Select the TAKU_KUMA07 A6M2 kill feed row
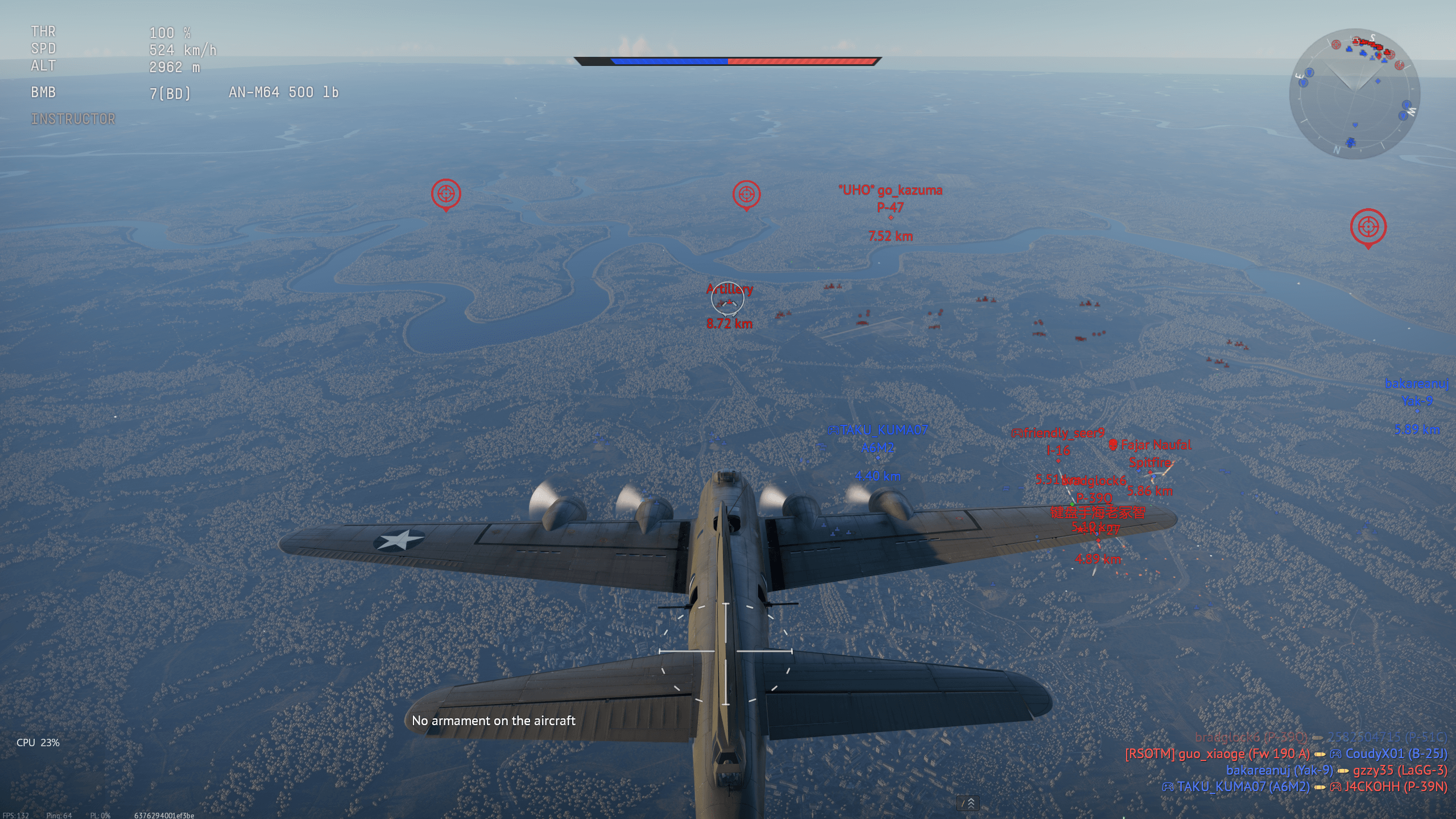Screen dimensions: 1456x819 [1304, 787]
